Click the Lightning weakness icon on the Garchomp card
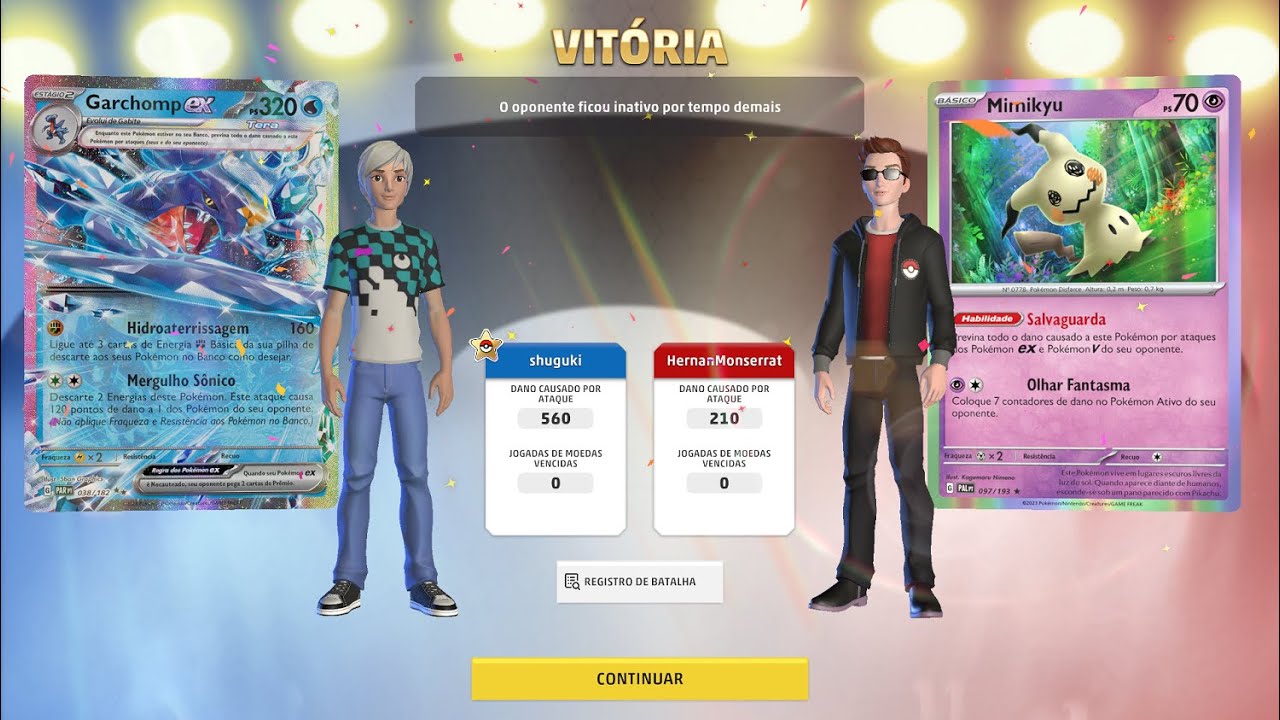Screen dimensions: 1280x720 pos(80,457)
